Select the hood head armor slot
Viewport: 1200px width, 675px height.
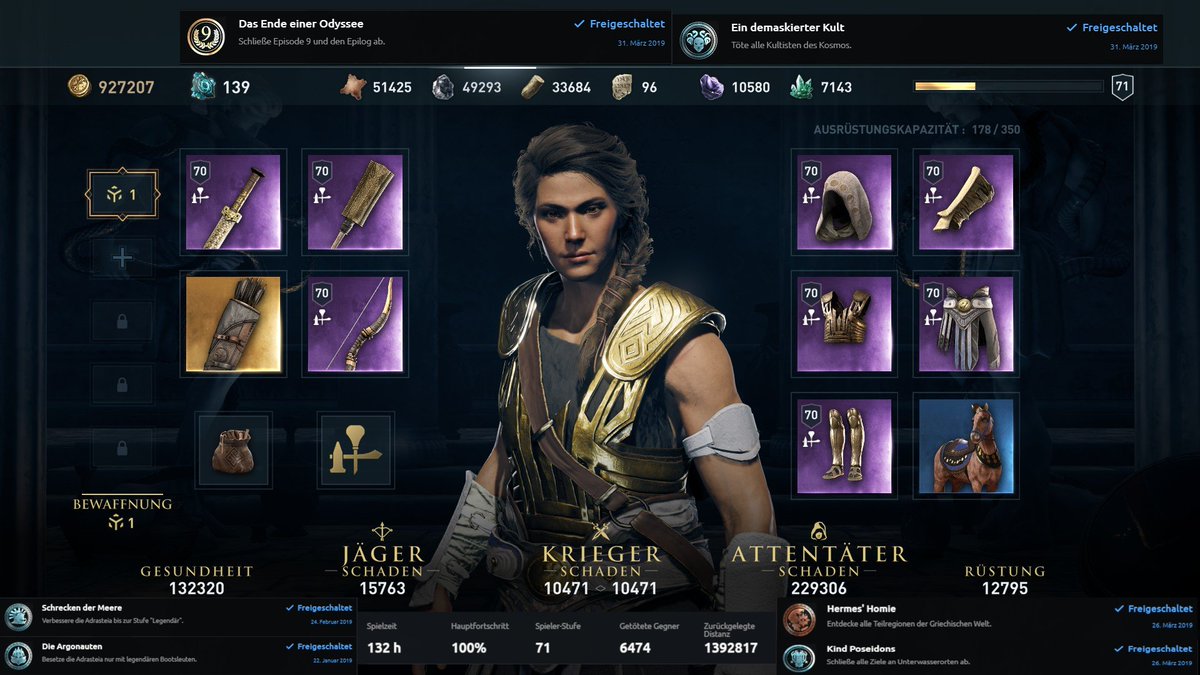pyautogui.click(x=843, y=201)
